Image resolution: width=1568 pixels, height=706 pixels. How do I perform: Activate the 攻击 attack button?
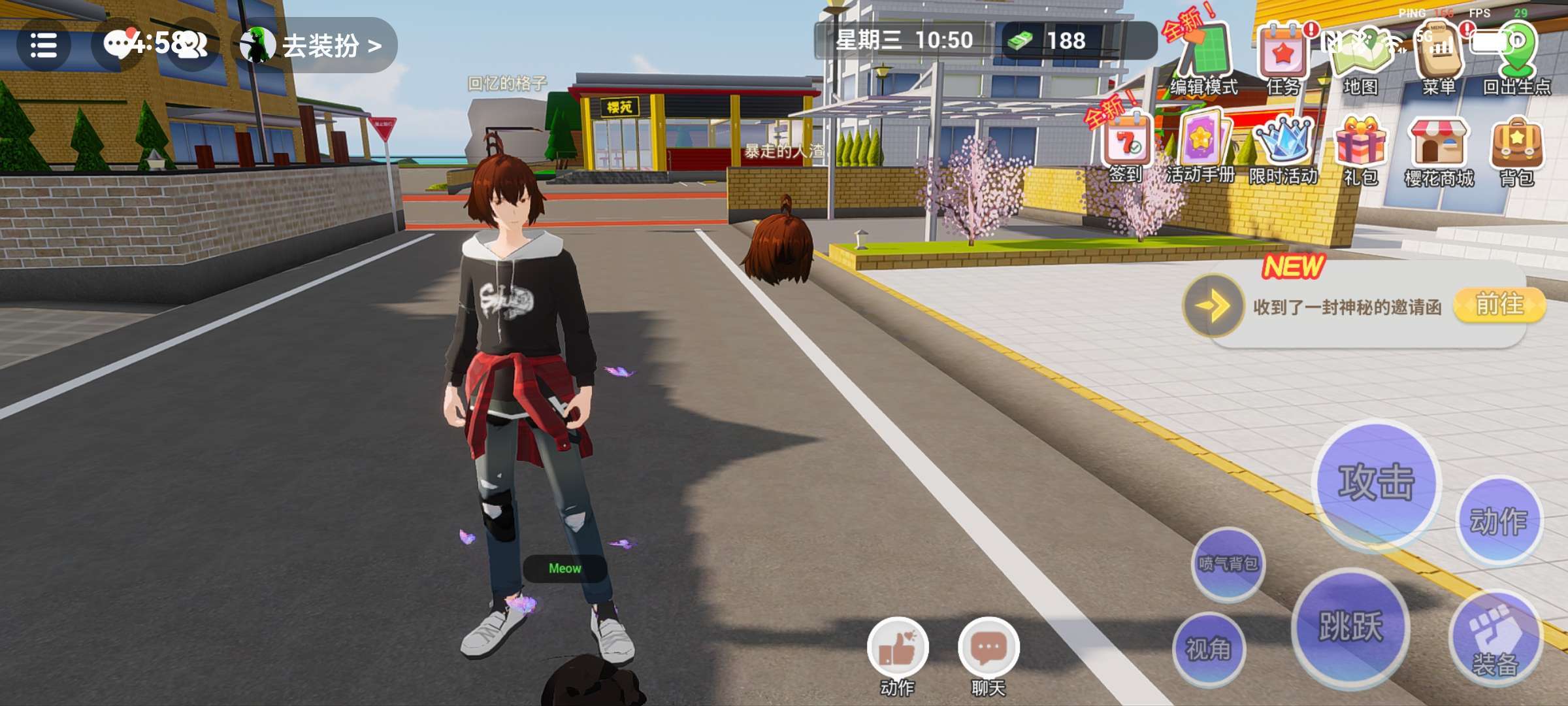coord(1377,484)
